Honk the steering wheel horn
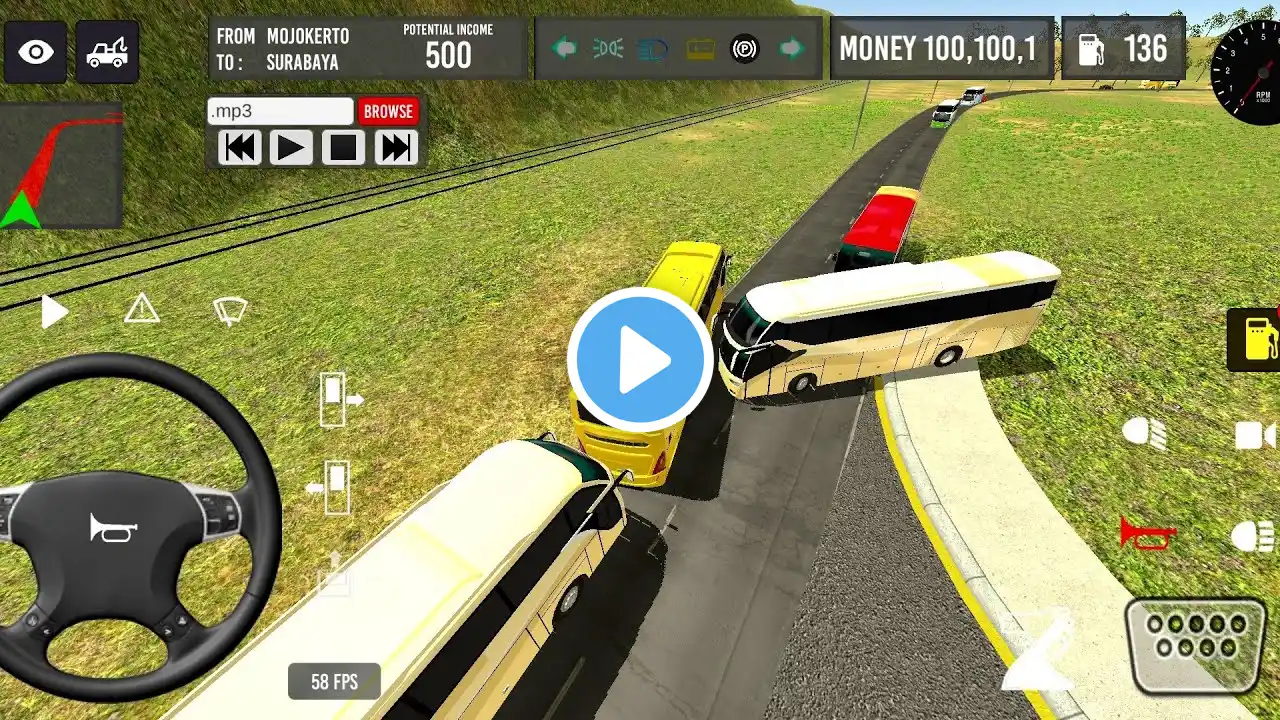 point(113,527)
